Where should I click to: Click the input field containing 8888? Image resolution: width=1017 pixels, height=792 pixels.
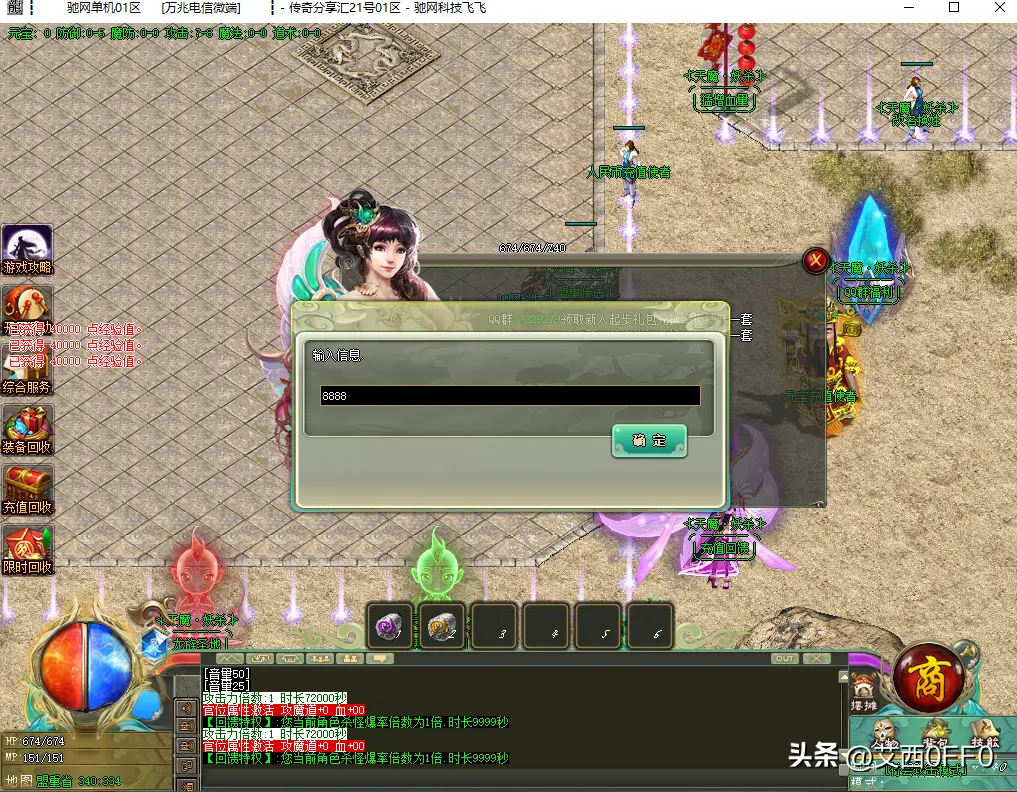pyautogui.click(x=510, y=396)
